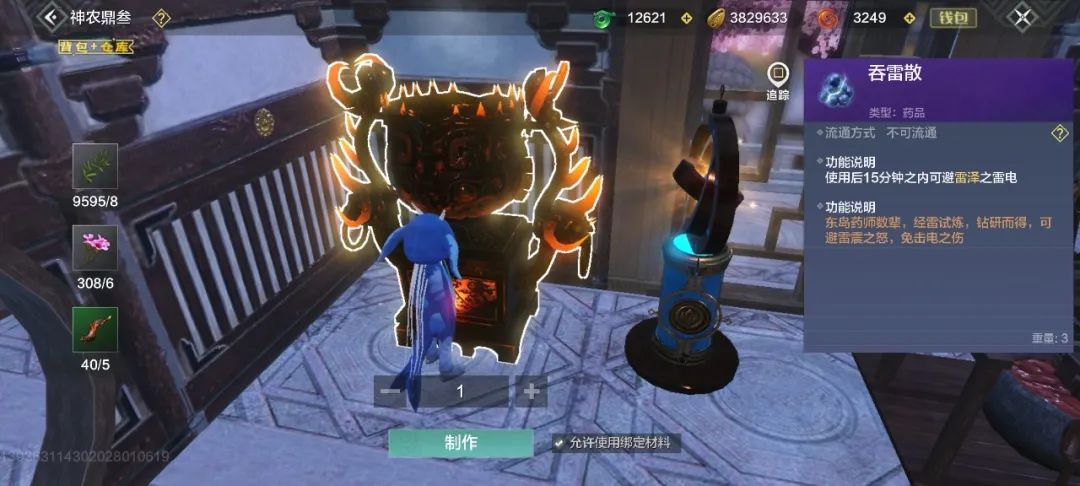Click the craft quantity number field
Screen dimensions: 1080x486
pyautogui.click(x=460, y=391)
